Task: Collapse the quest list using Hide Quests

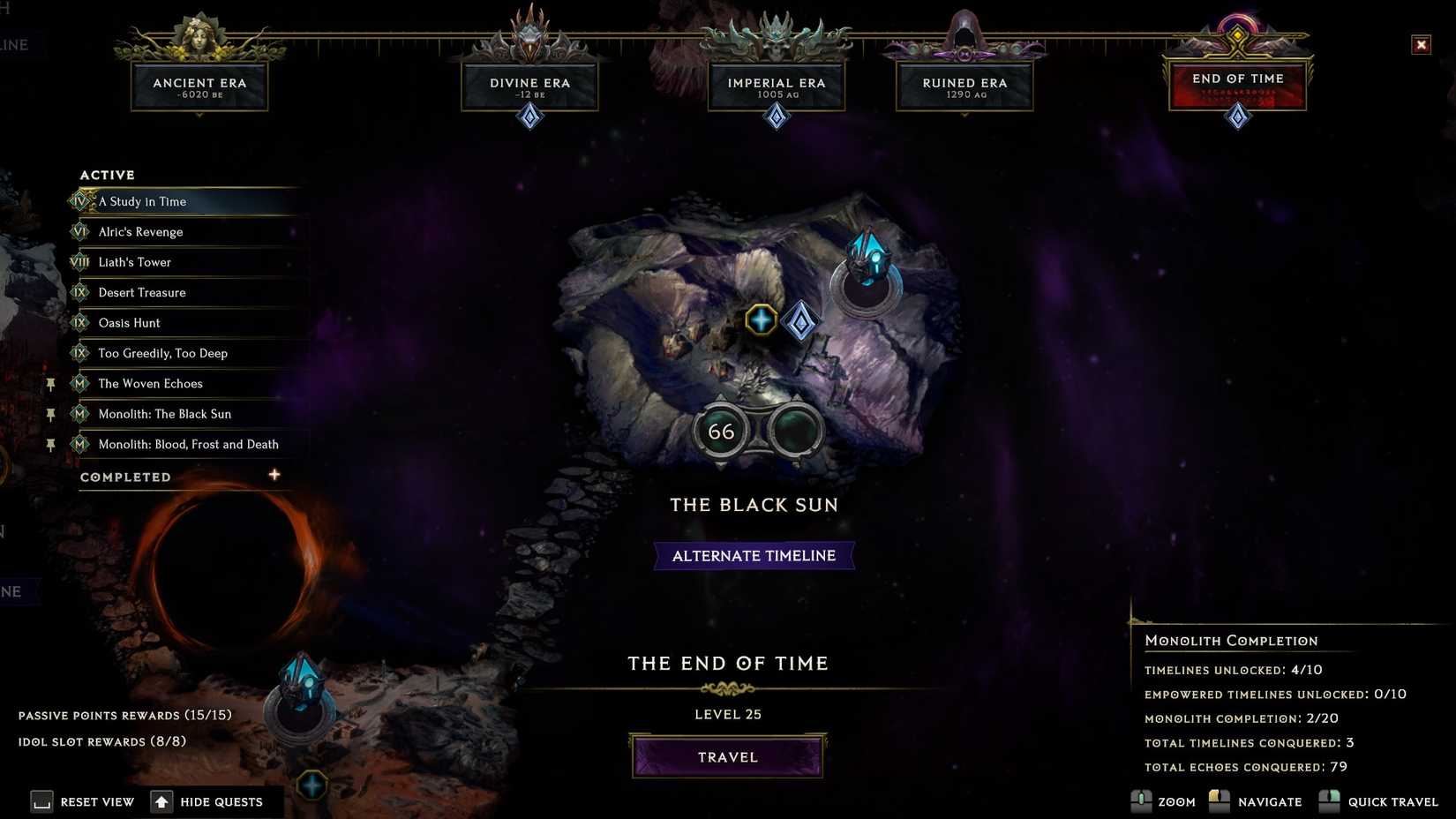Action: (x=162, y=801)
